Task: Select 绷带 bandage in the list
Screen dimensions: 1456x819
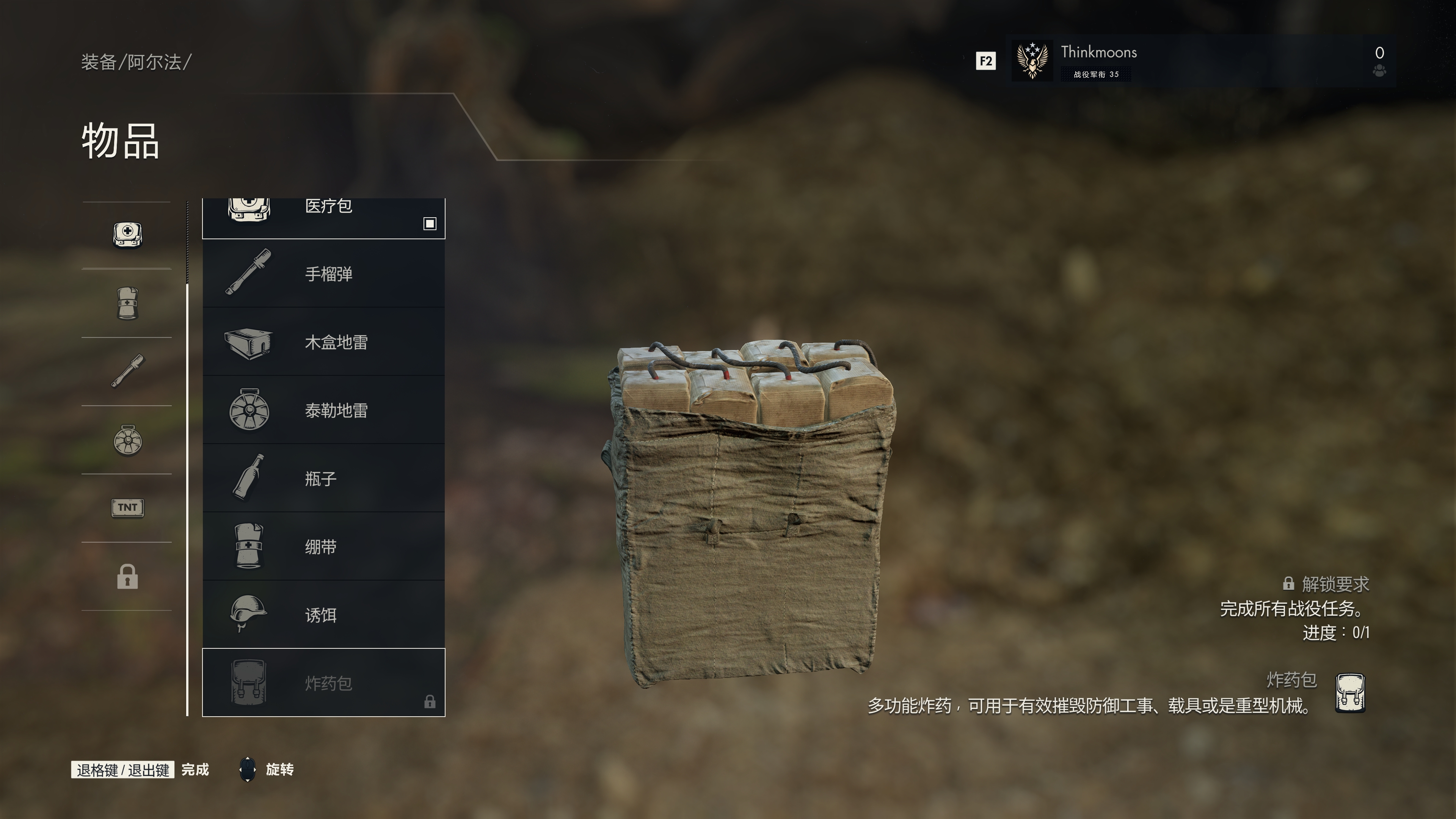Action: click(323, 546)
